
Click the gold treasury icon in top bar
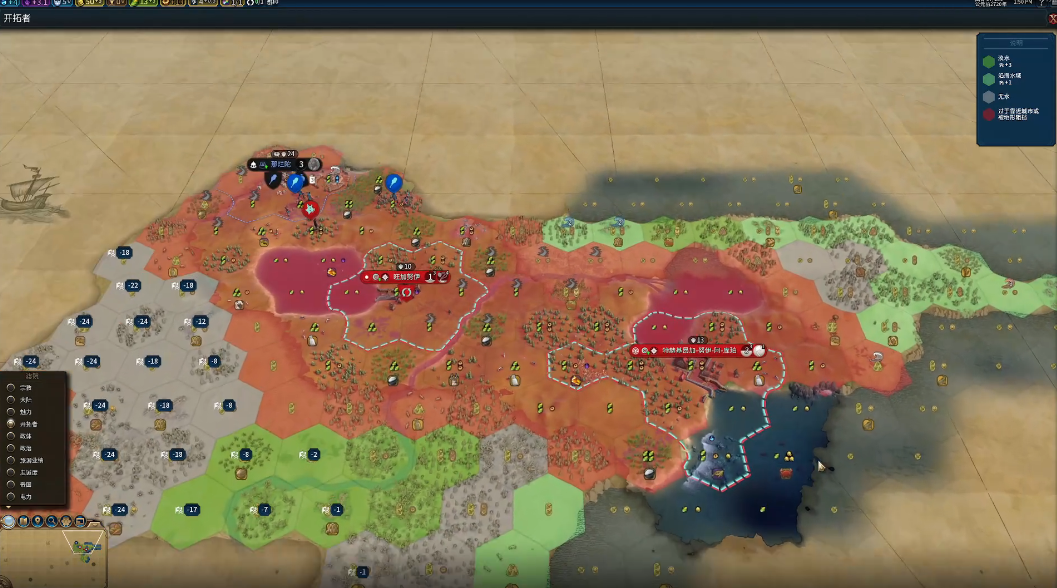pyautogui.click(x=81, y=3)
